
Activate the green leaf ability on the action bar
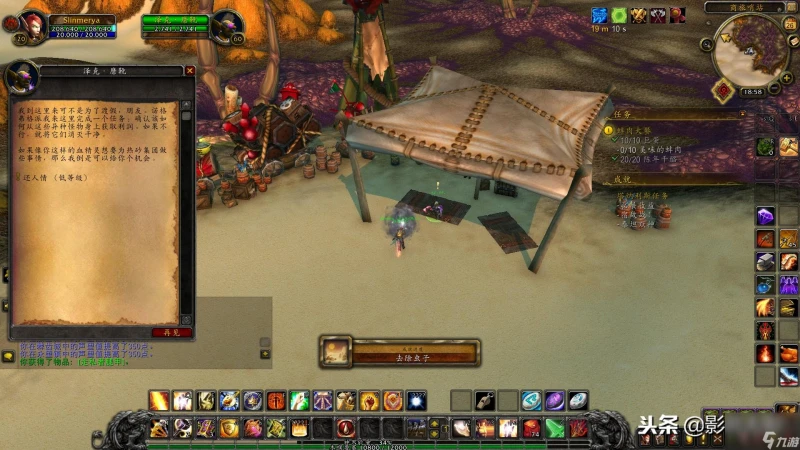tap(300, 401)
